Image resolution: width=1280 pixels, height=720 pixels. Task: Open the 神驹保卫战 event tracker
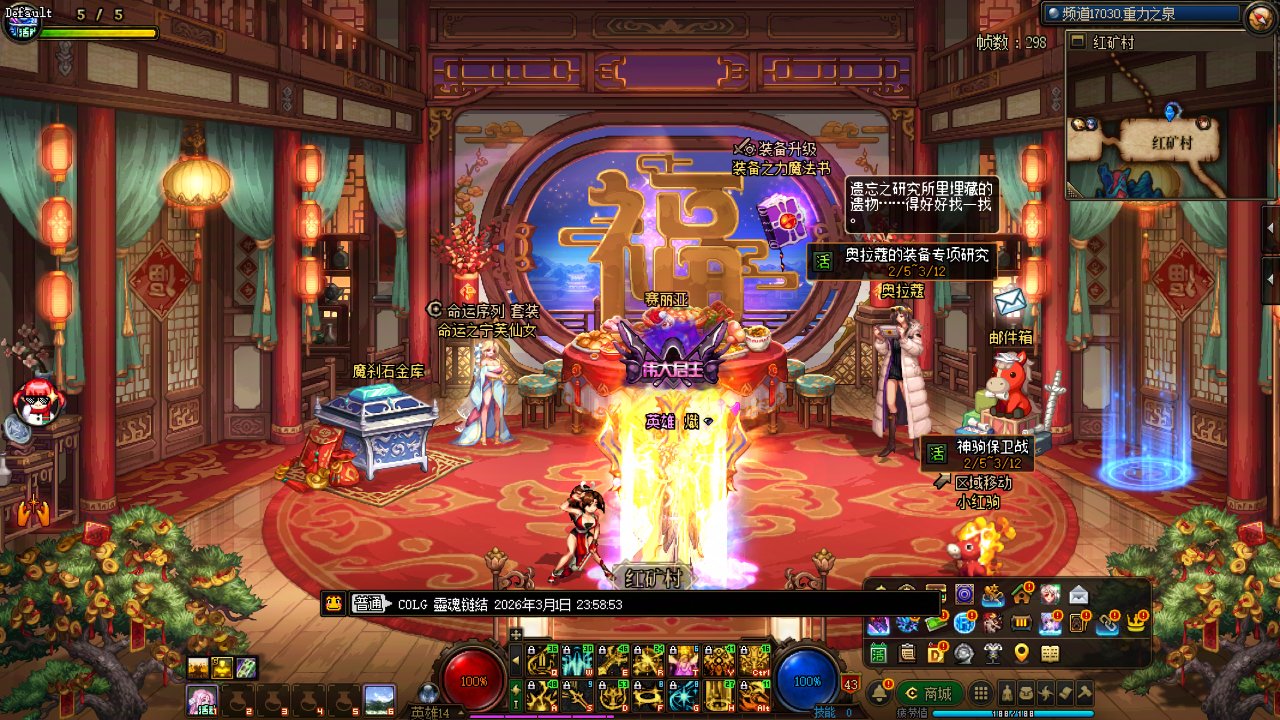point(978,453)
